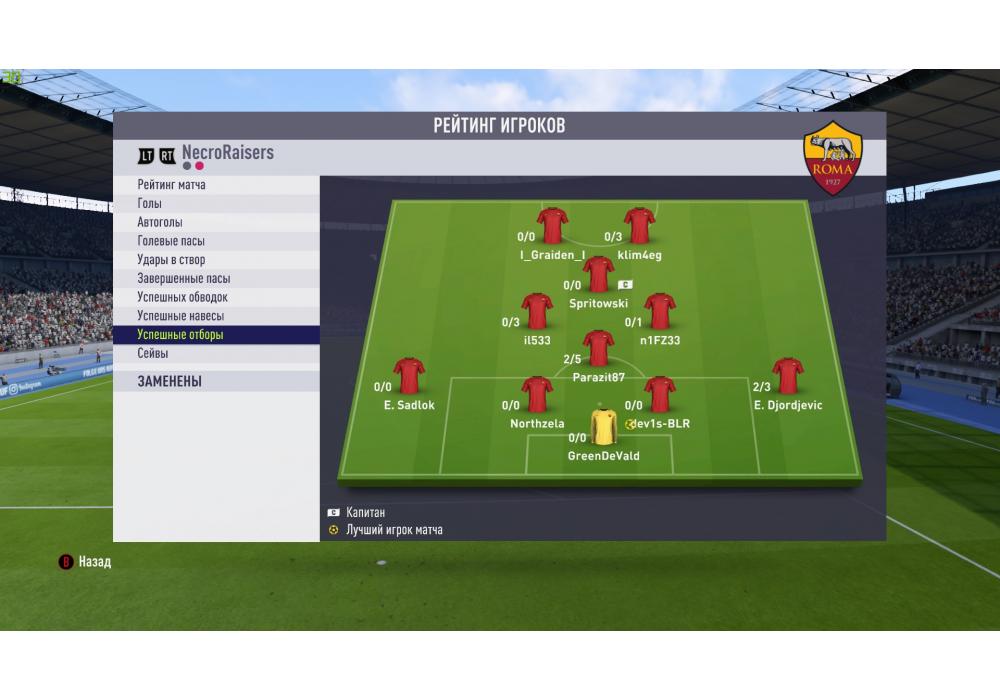This screenshot has height=700, width=1000.
Task: Choose E. Djordjevic's player shirt
Action: [788, 375]
